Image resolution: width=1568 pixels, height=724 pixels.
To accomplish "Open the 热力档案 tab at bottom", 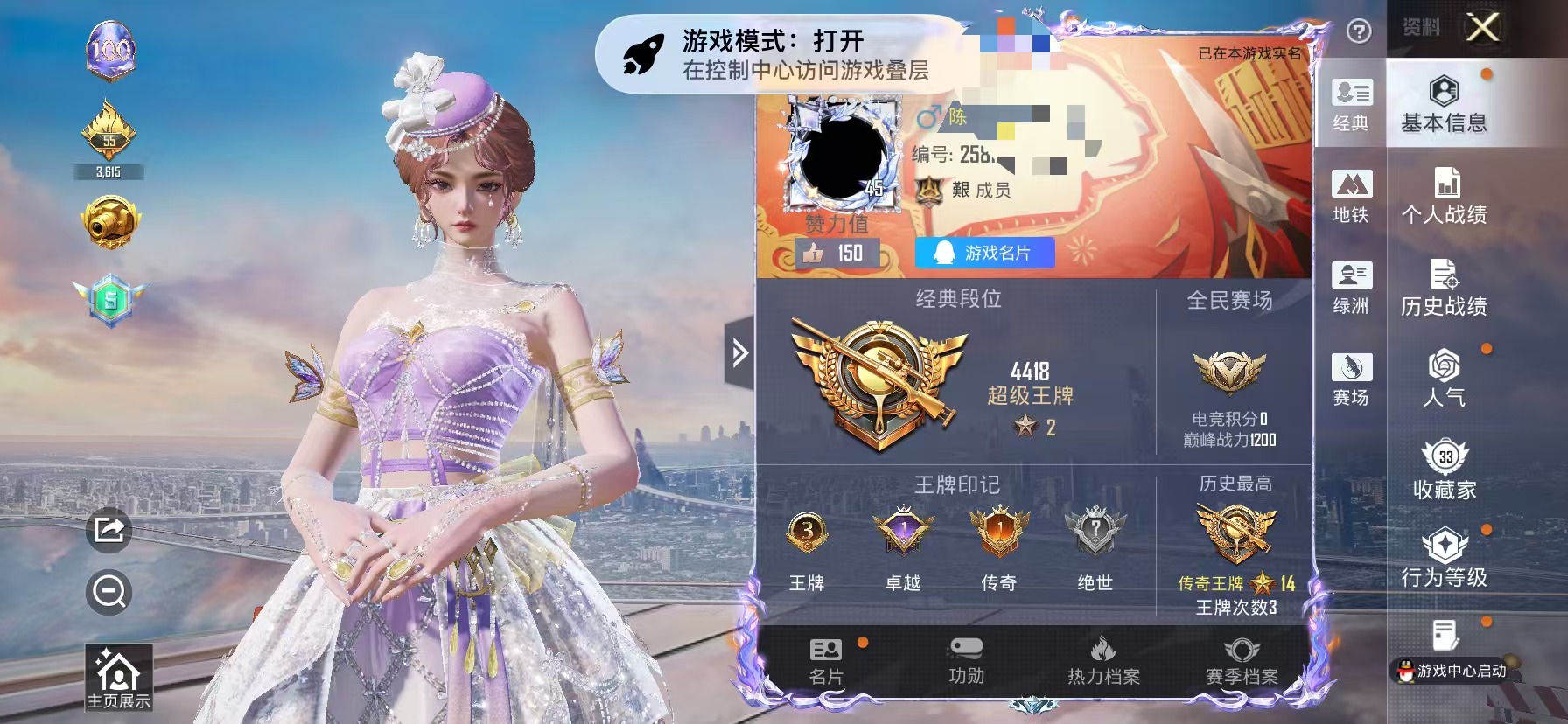I will (1105, 660).
